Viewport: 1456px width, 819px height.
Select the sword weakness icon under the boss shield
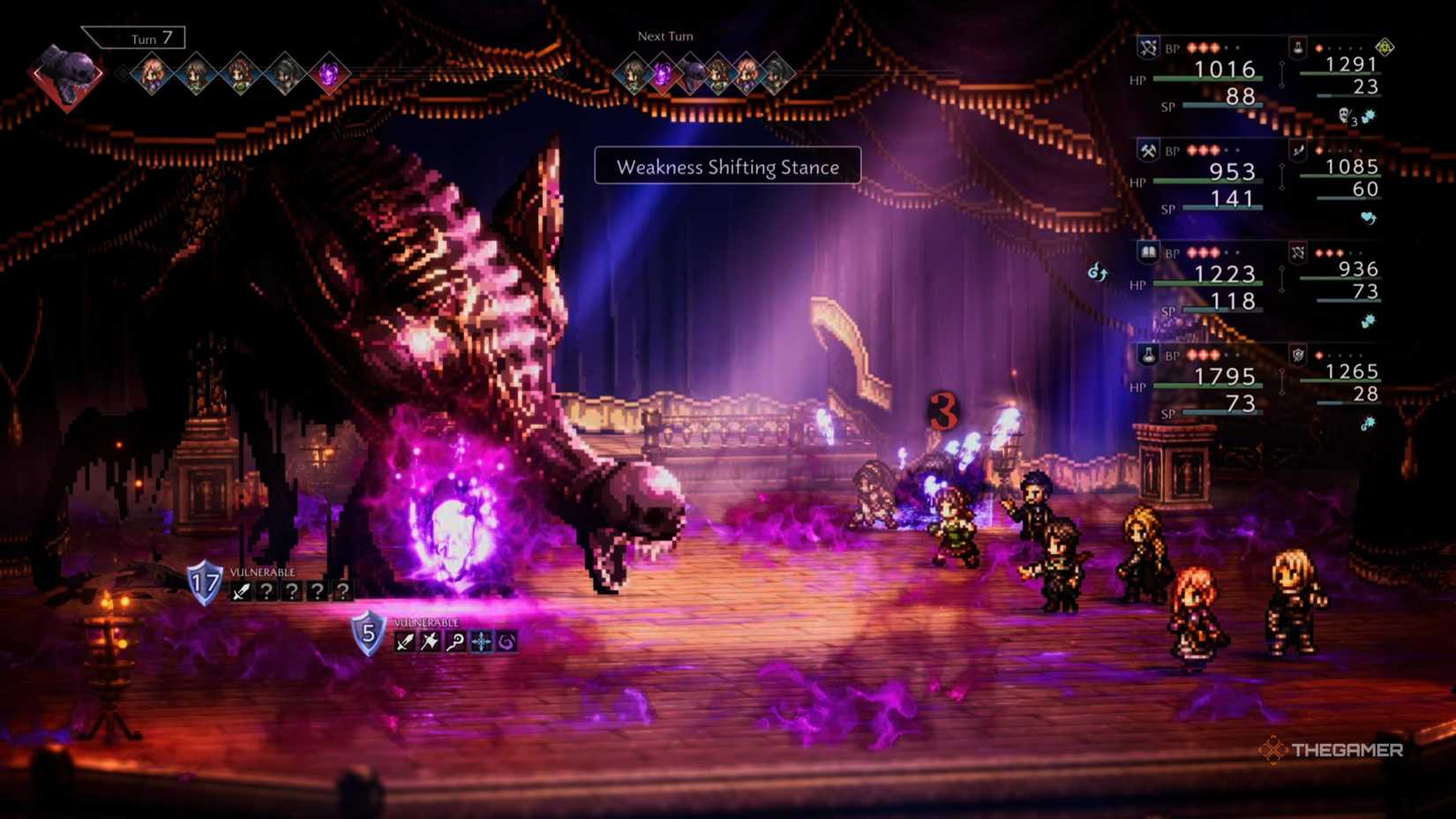point(241,591)
